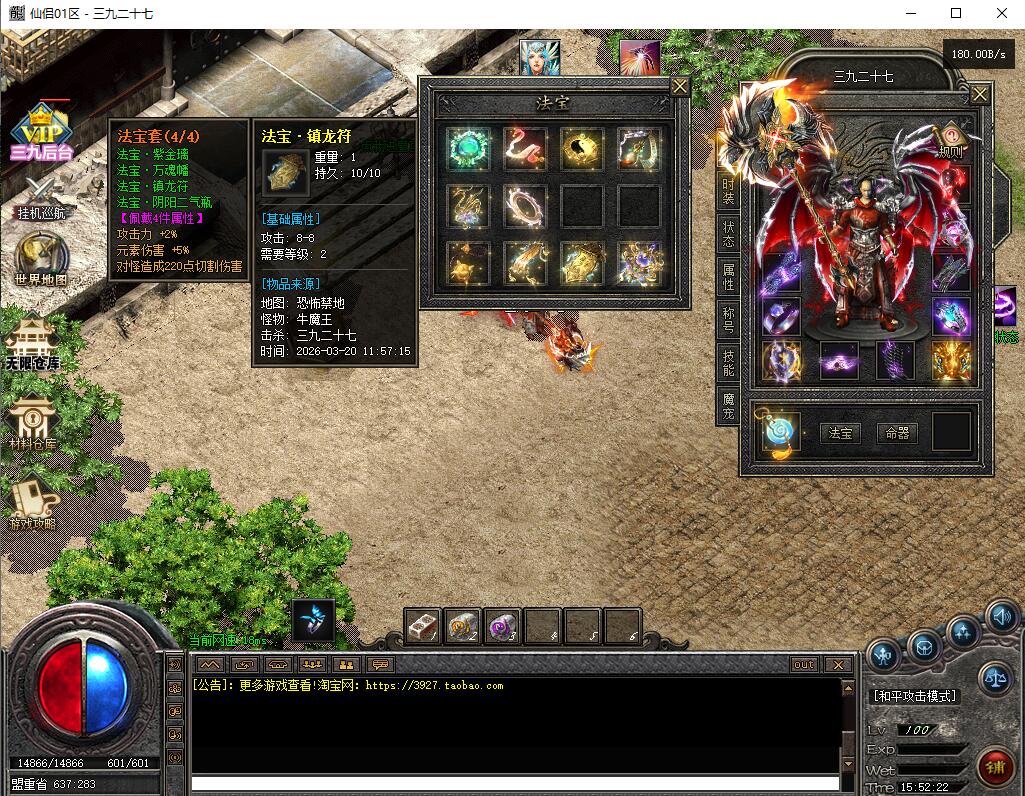
Task: Switch to the 技能 skills tab
Action: [x=728, y=363]
